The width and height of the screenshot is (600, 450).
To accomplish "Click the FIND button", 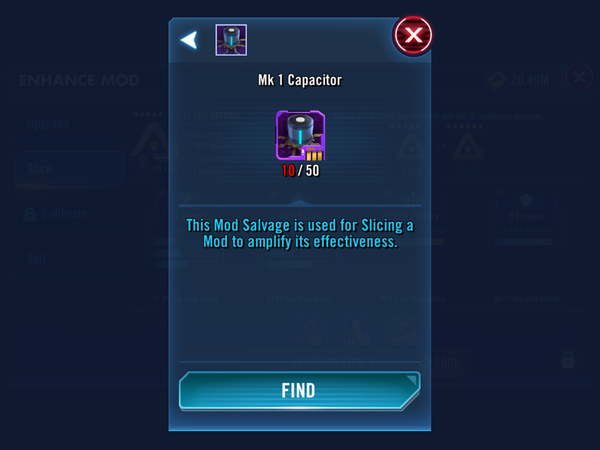I will pyautogui.click(x=299, y=390).
